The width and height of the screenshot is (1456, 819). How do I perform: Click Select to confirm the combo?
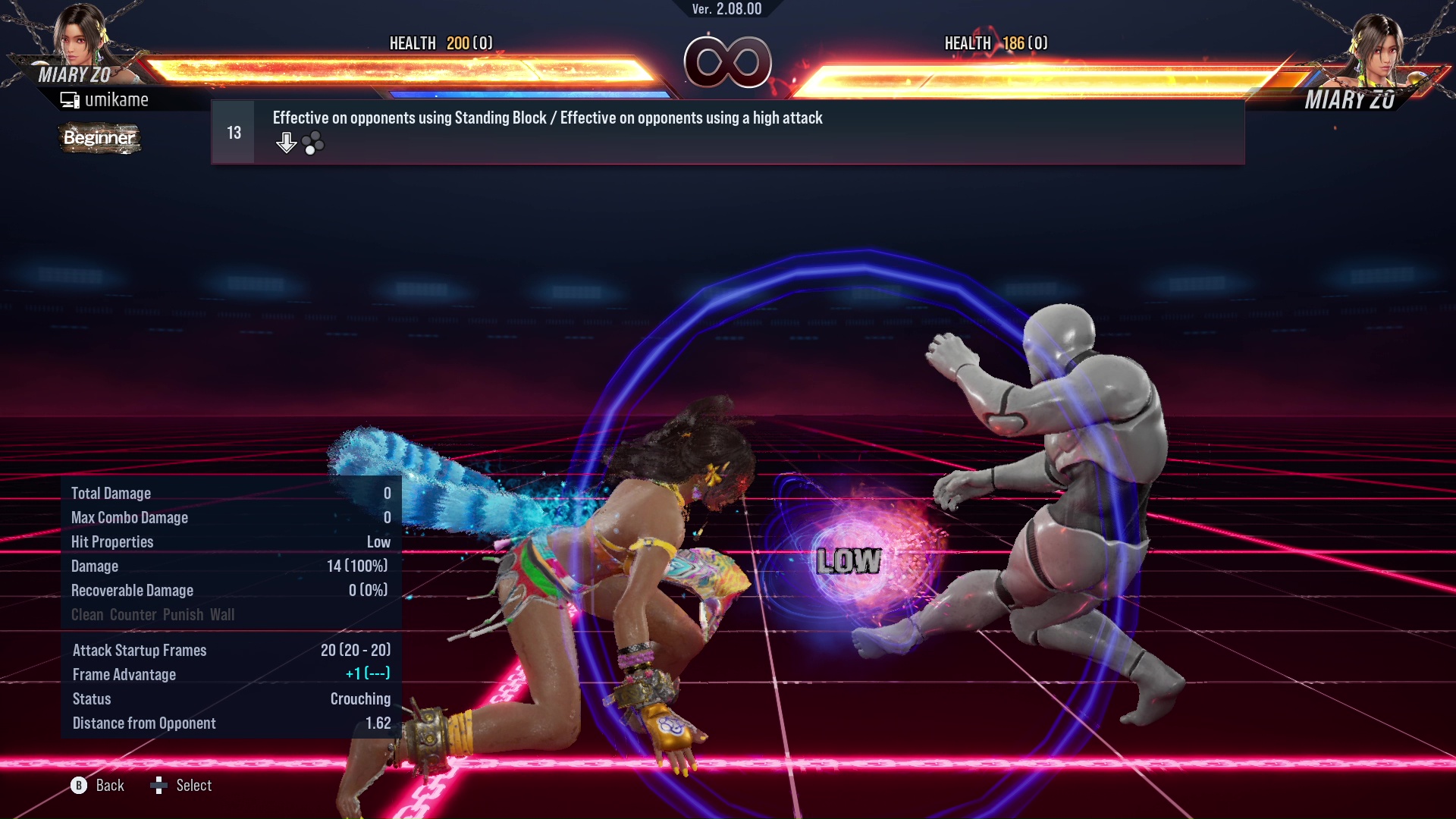click(196, 786)
